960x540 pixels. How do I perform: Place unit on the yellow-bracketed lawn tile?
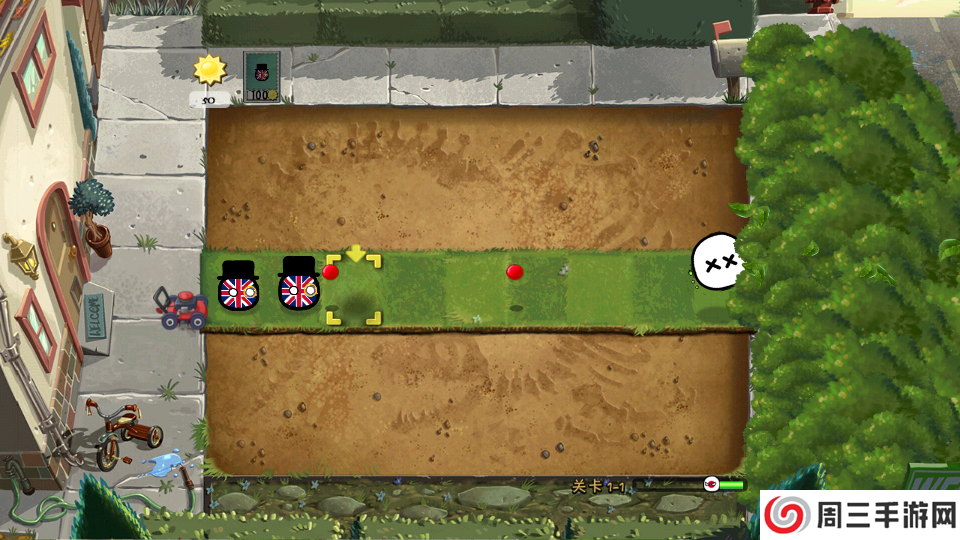click(353, 290)
